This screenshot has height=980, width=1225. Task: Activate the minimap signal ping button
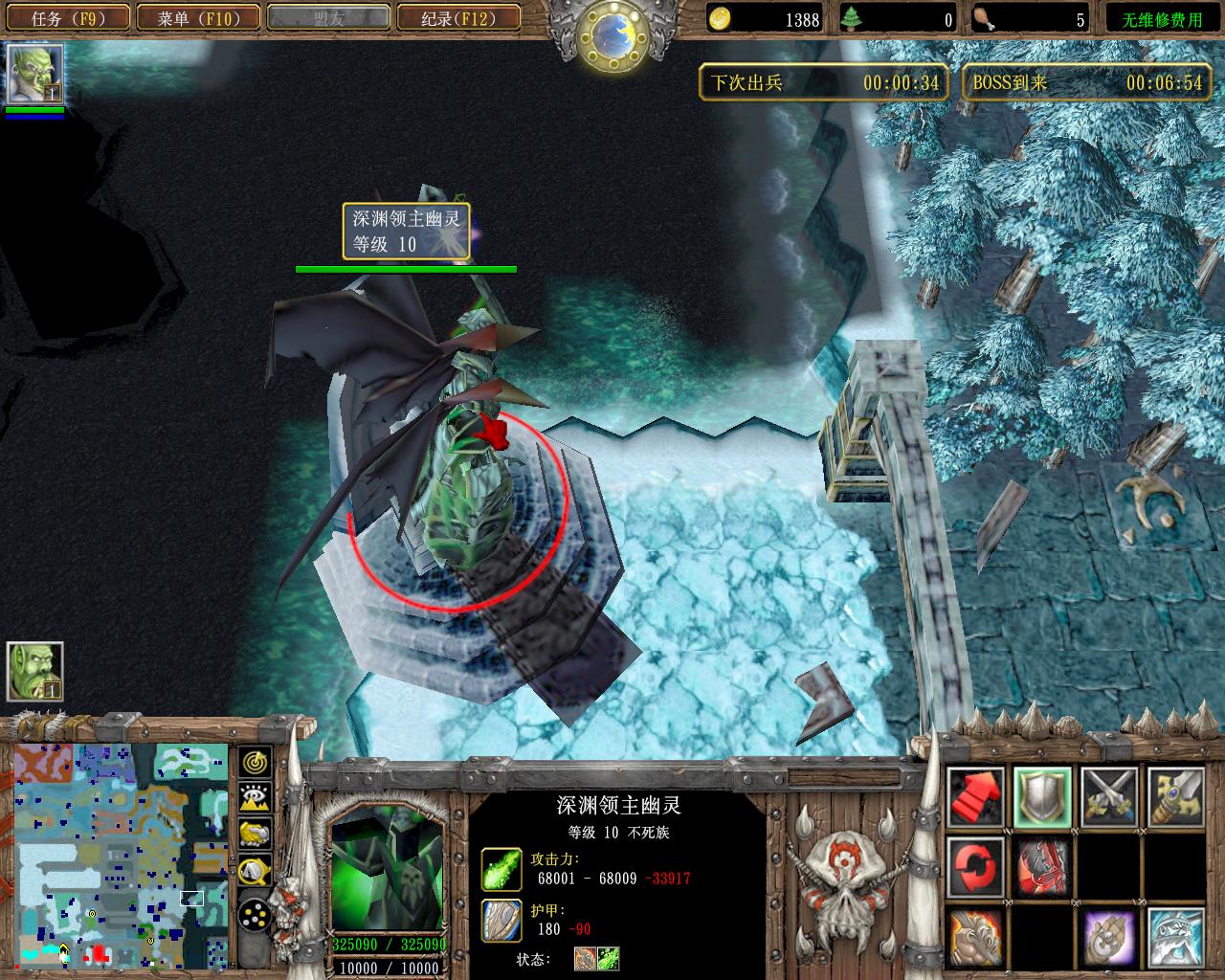click(256, 763)
